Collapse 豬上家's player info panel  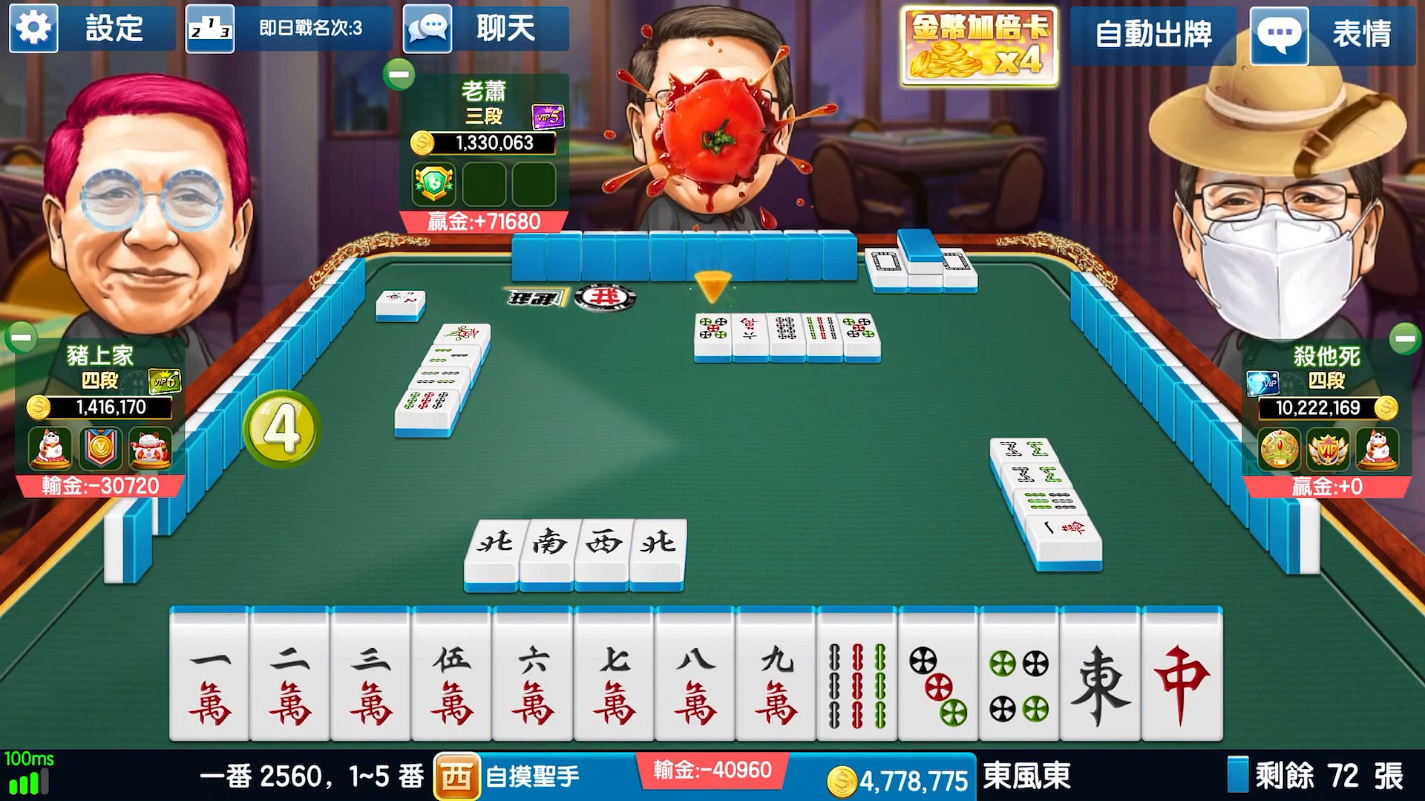21,337
